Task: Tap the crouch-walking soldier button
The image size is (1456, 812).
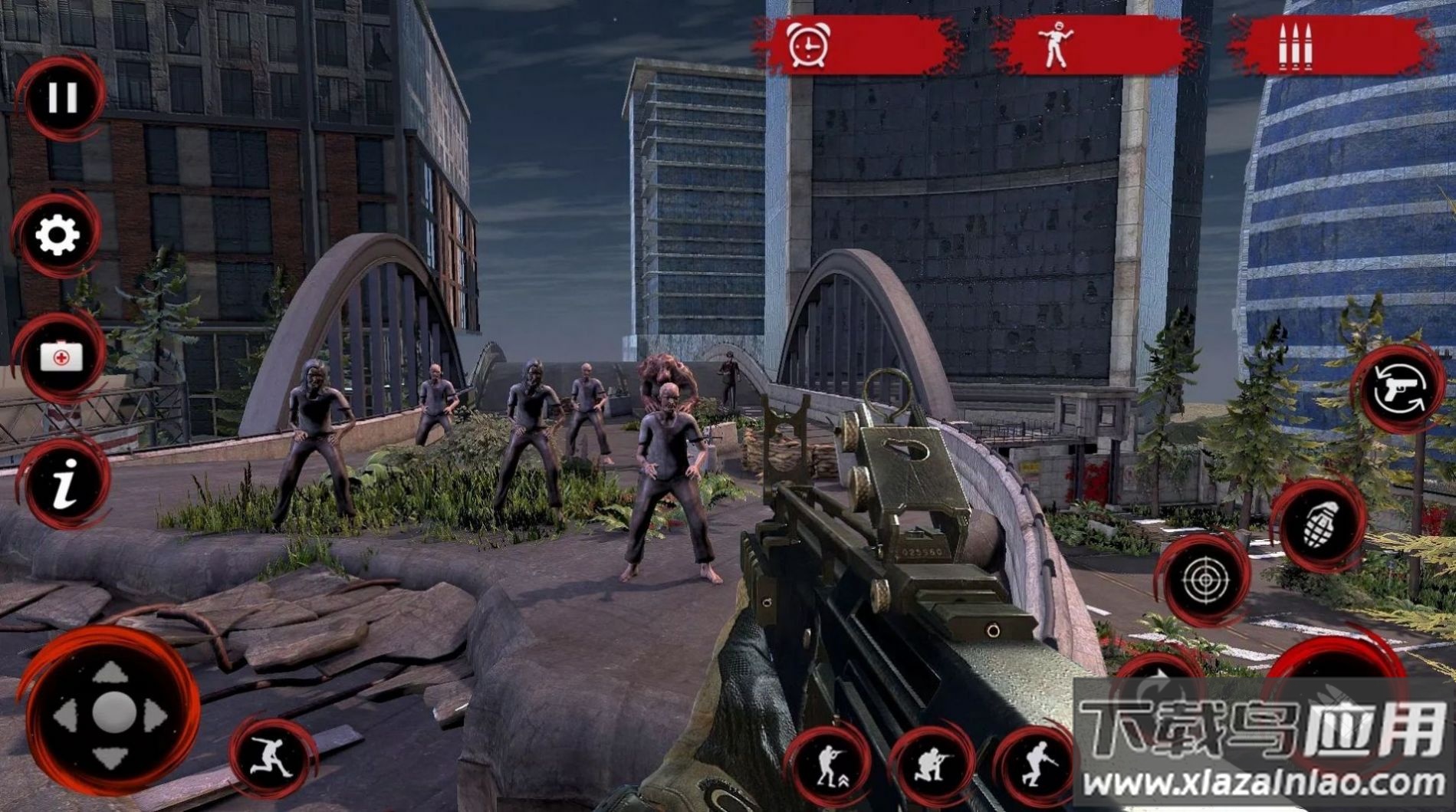Action: click(x=1037, y=761)
